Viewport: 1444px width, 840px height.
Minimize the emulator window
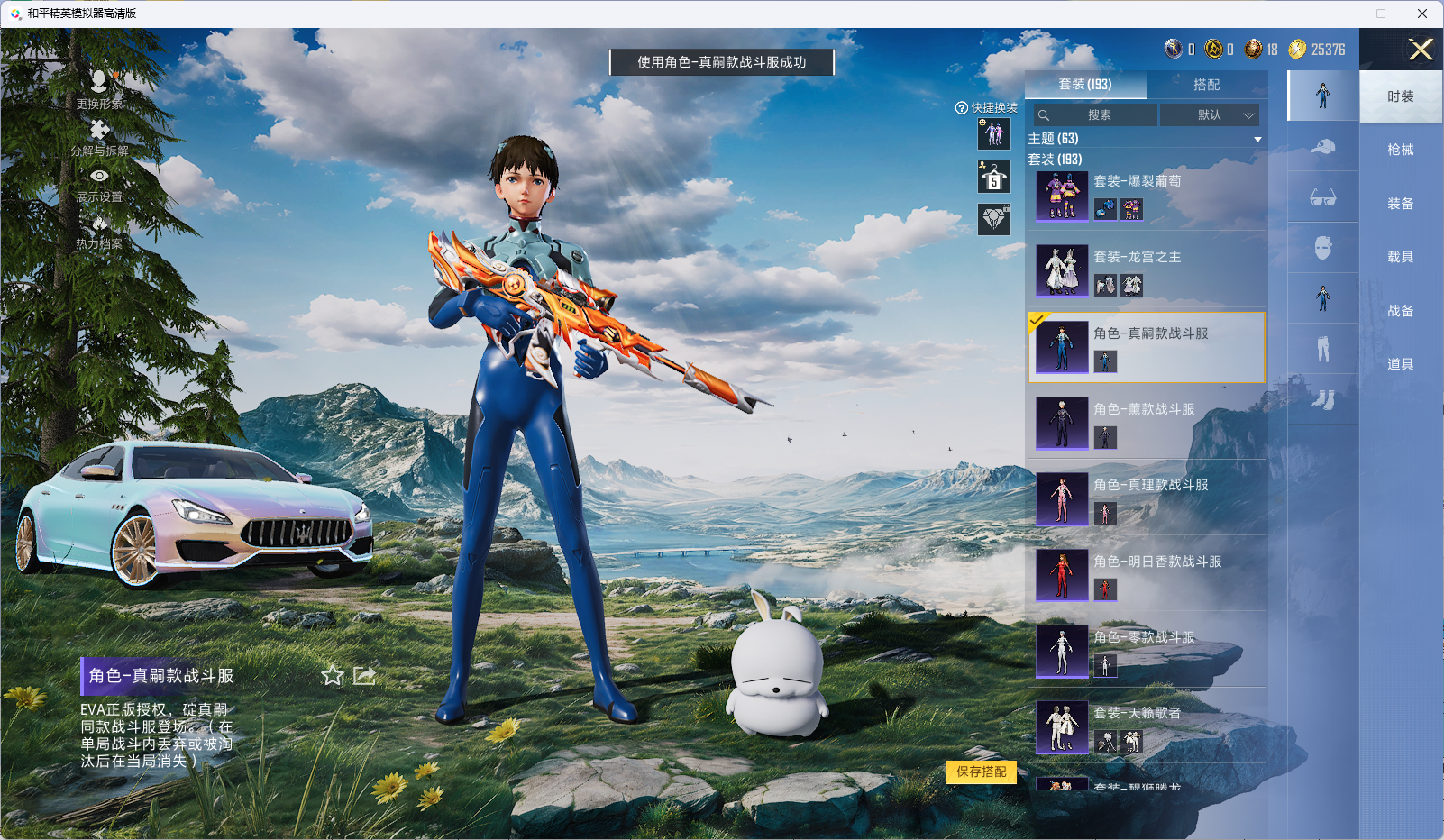click(x=1339, y=14)
